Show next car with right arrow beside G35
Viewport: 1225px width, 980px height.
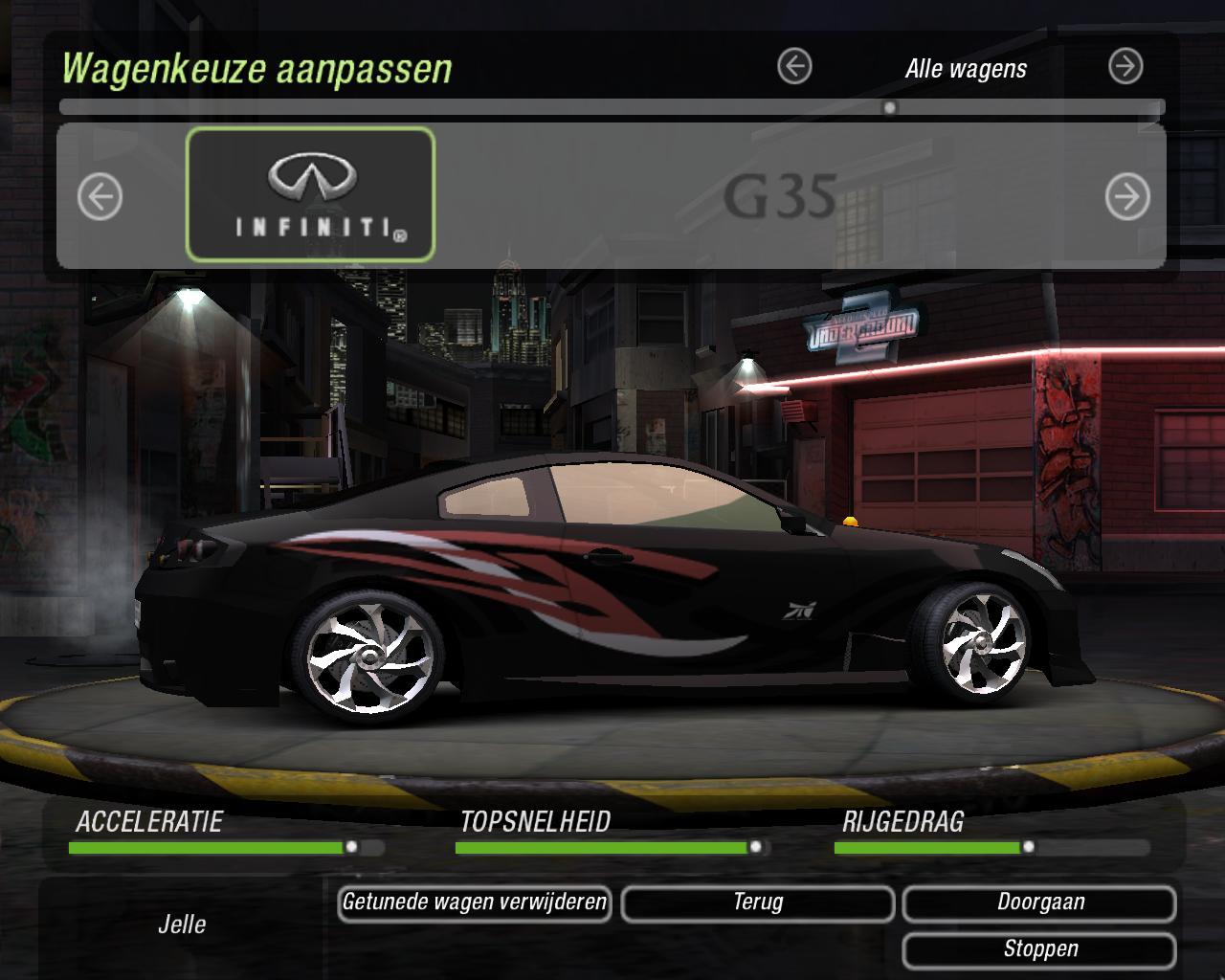click(x=1126, y=197)
